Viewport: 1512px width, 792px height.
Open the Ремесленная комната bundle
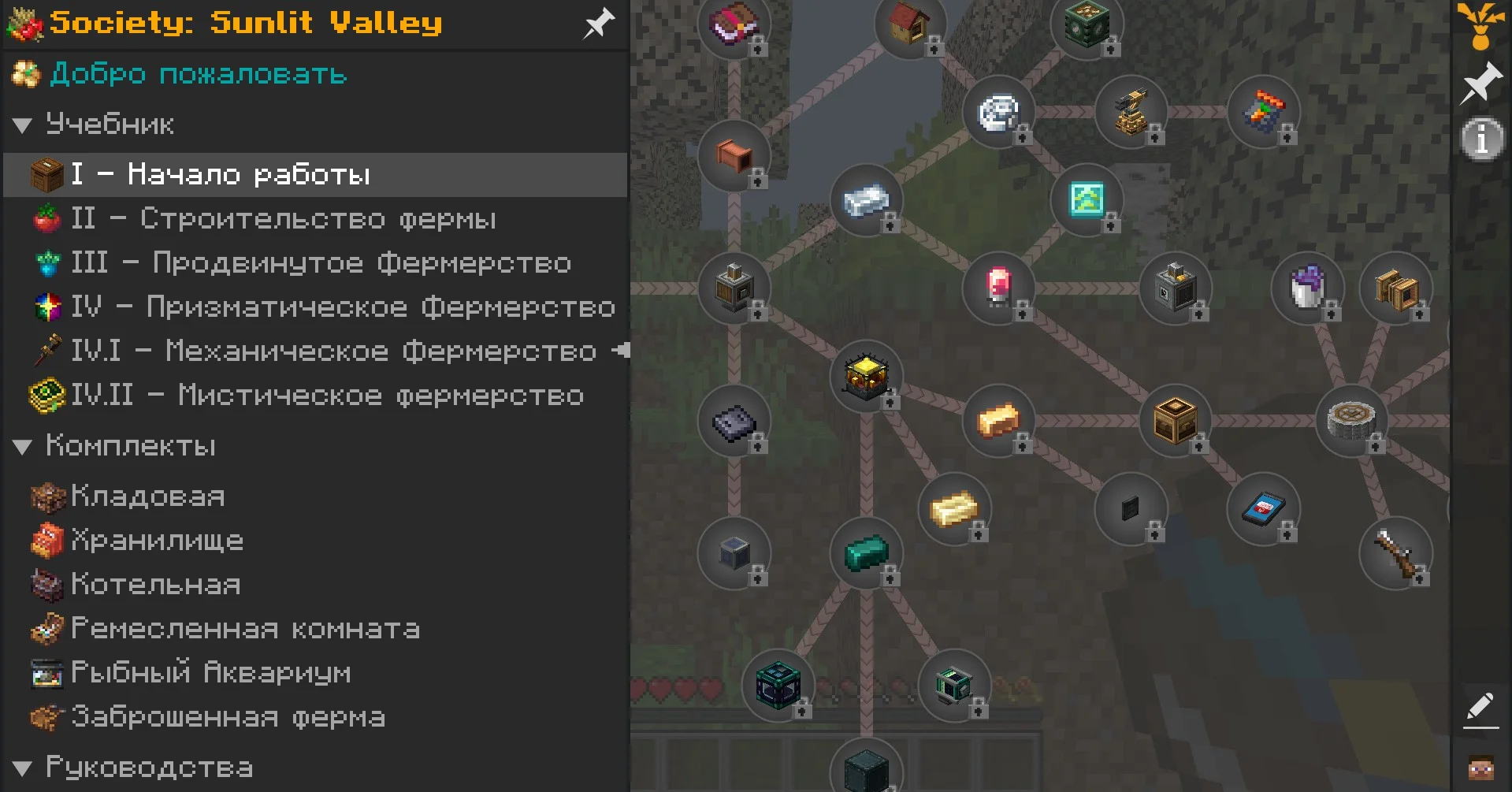coord(245,629)
